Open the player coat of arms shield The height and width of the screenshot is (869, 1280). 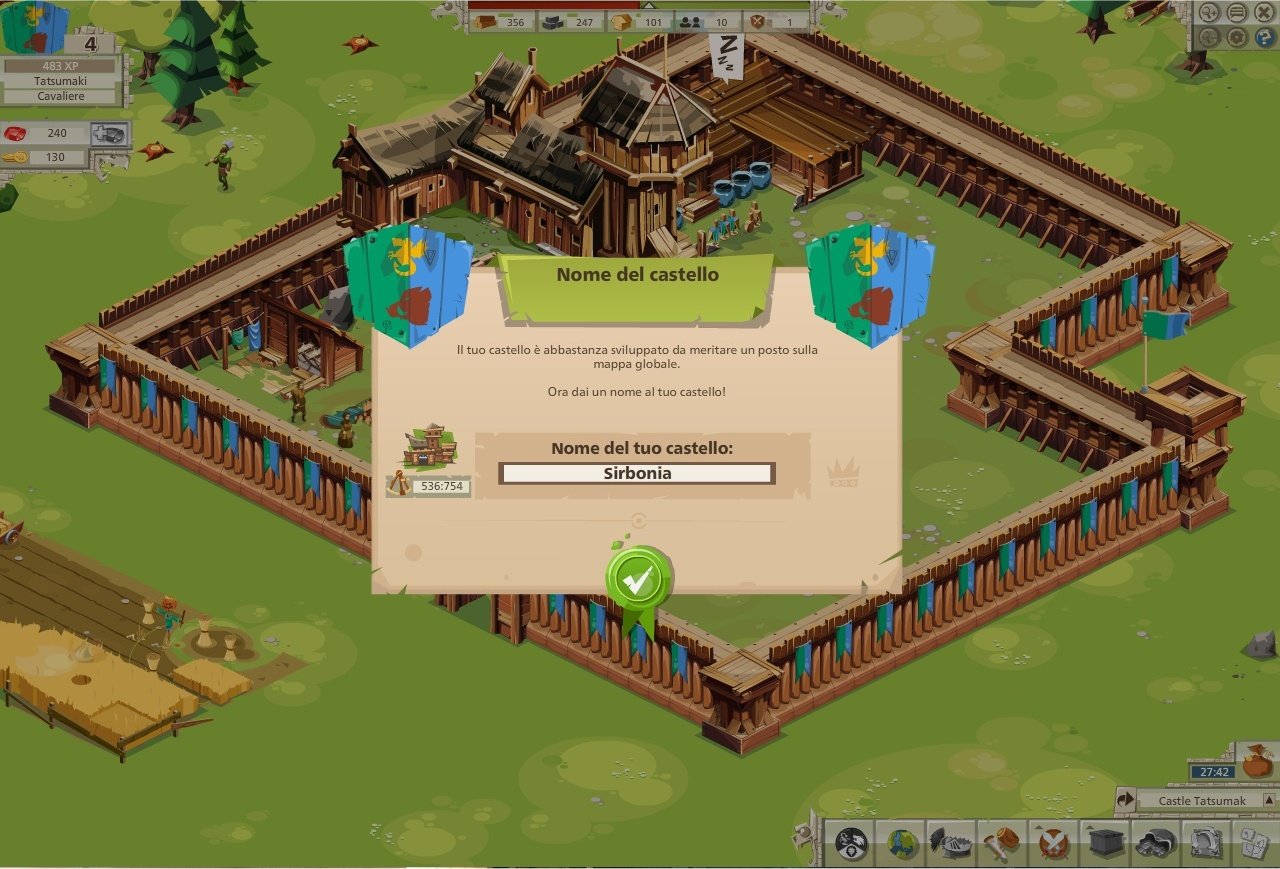point(33,28)
